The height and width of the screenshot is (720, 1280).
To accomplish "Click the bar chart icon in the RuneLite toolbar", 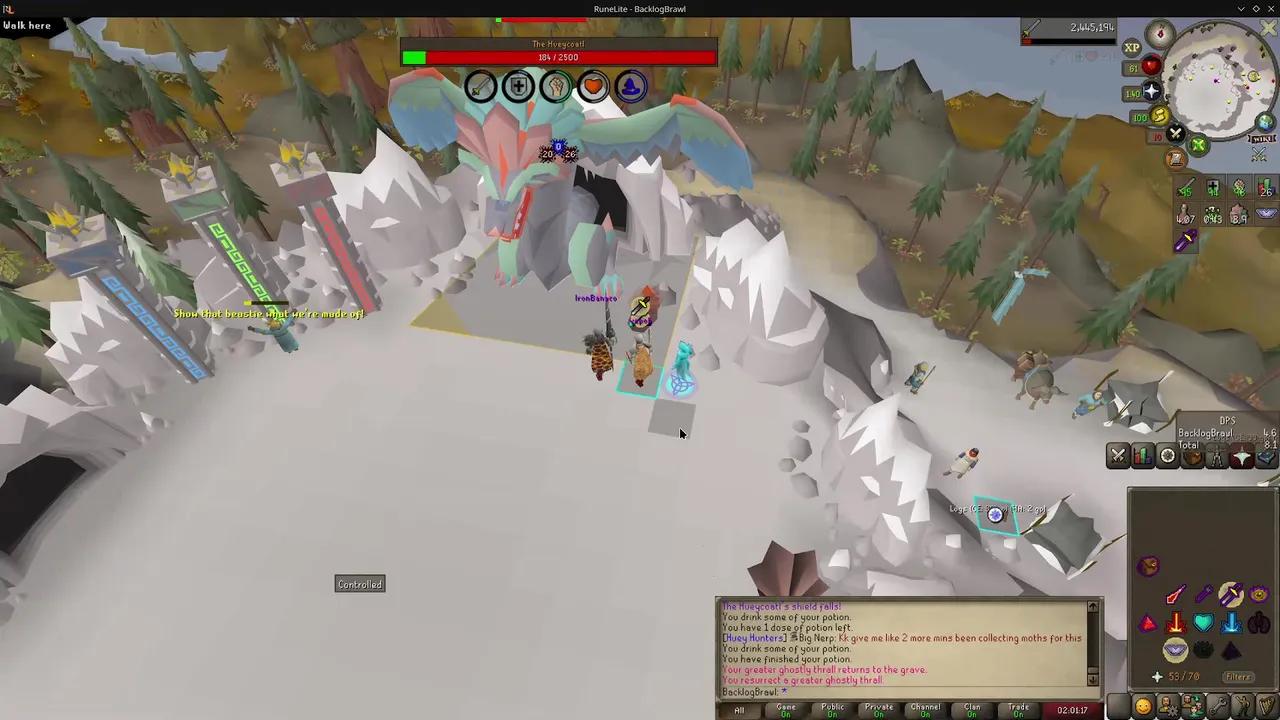I will coord(1142,455).
